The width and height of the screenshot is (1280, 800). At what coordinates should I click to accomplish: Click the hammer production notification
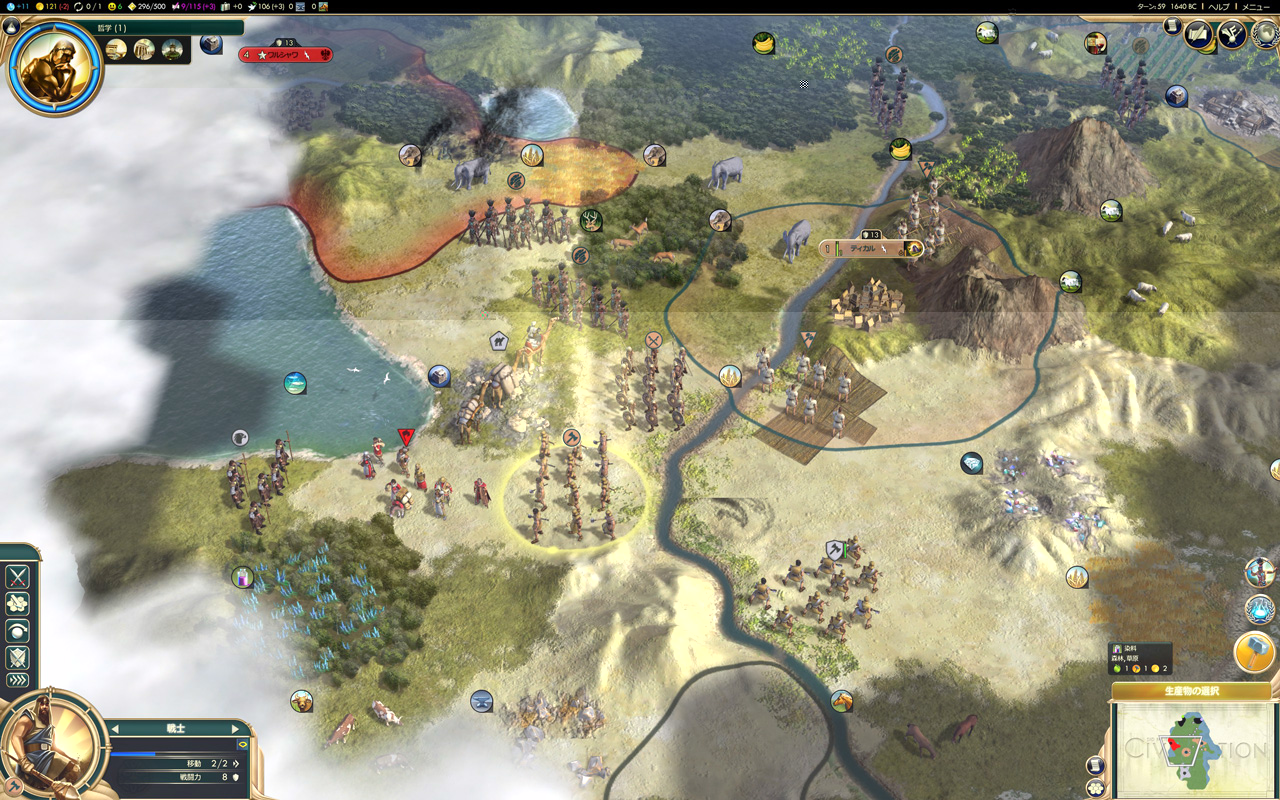tap(1254, 652)
